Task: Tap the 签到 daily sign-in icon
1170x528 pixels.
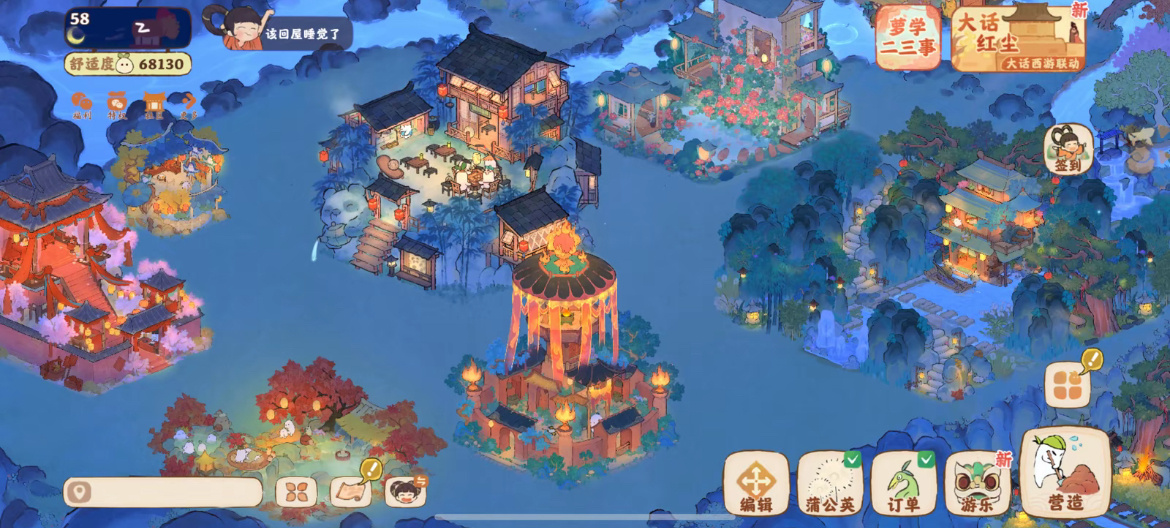Action: pyautogui.click(x=1067, y=150)
